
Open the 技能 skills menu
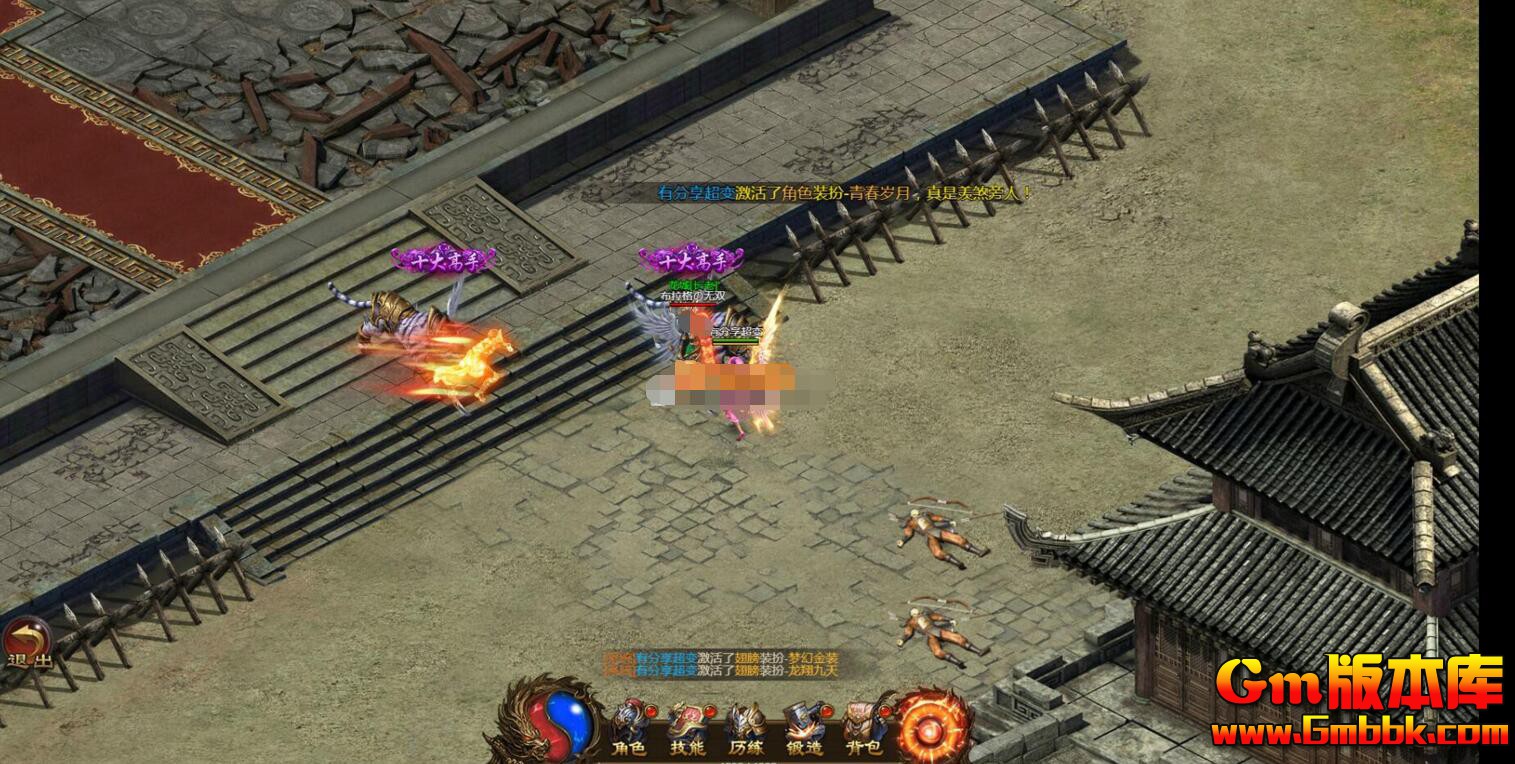click(x=687, y=727)
